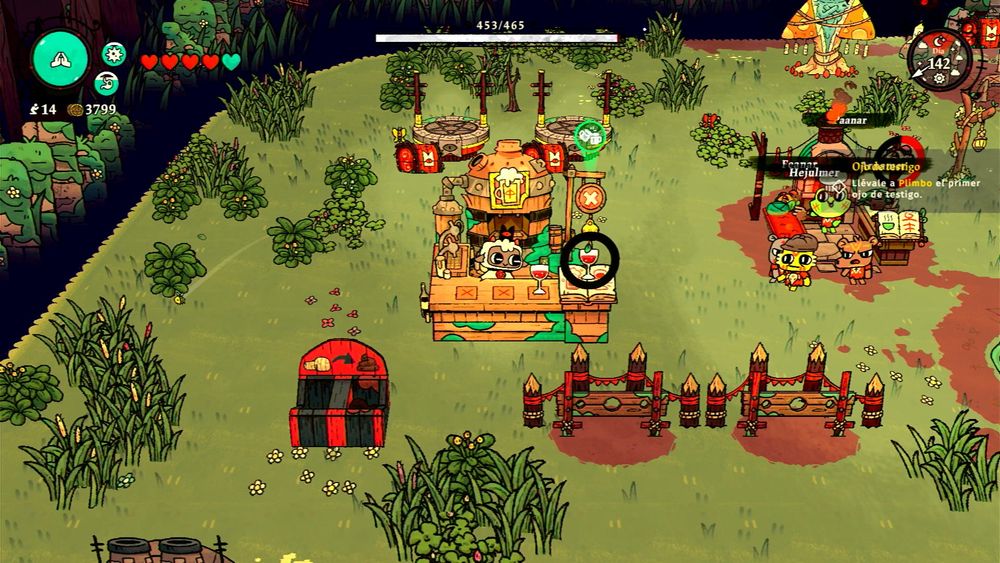Select the stomach hunger status icon
Image resolution: width=1000 pixels, height=563 pixels.
point(107,83)
